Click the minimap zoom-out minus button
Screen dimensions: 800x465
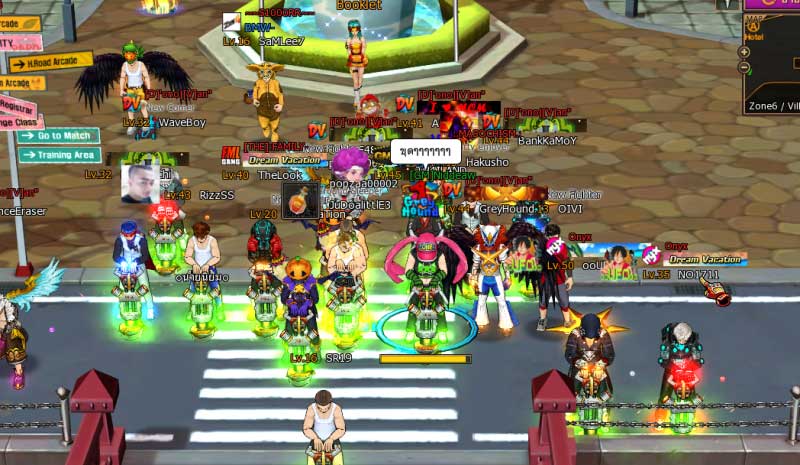(744, 67)
